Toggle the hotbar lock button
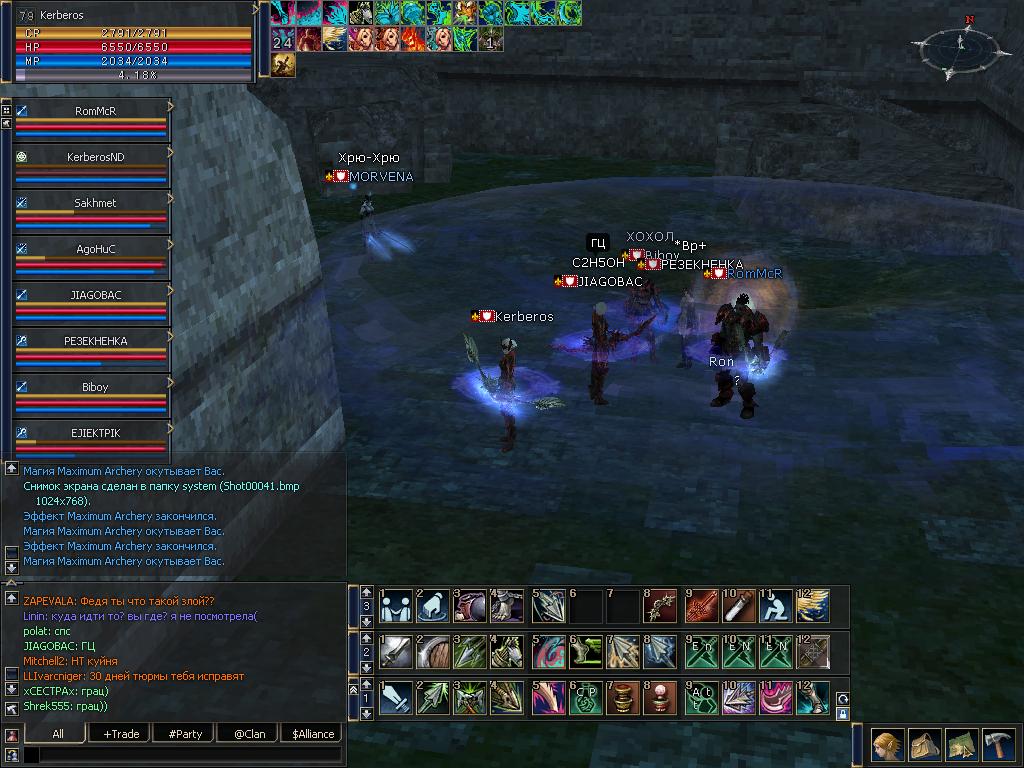Image resolution: width=1024 pixels, height=768 pixels. click(842, 714)
